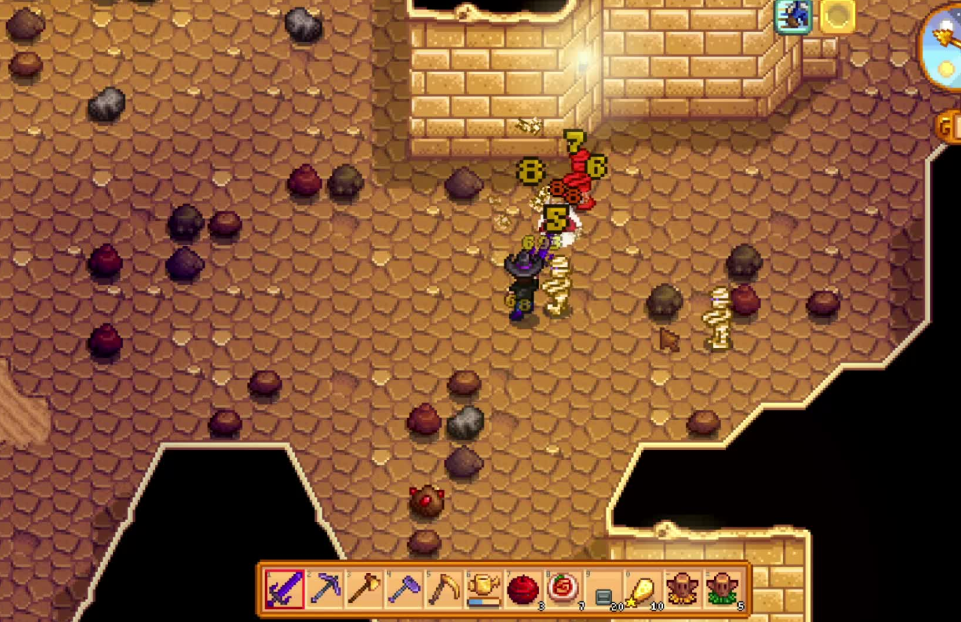Equip the iridium pickaxe
This screenshot has height=622, width=961.
(325, 590)
